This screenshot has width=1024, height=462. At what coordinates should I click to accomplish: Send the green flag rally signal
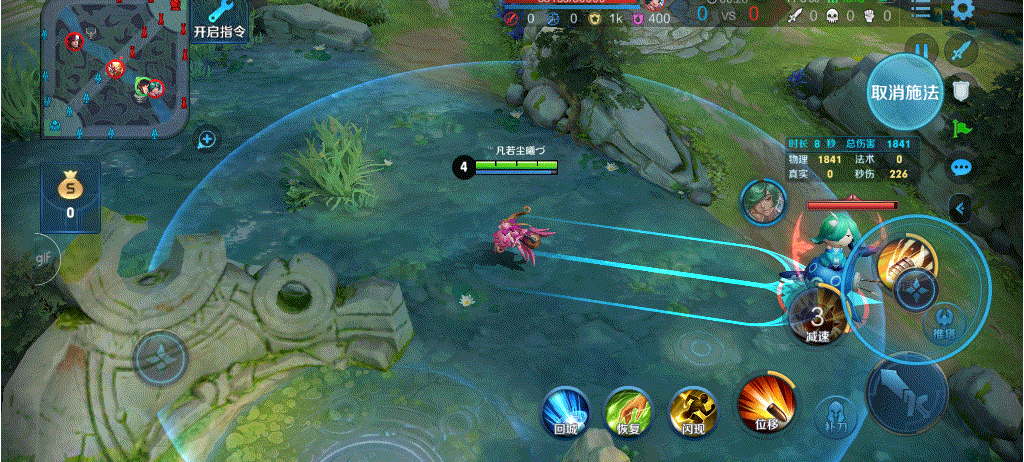click(961, 128)
